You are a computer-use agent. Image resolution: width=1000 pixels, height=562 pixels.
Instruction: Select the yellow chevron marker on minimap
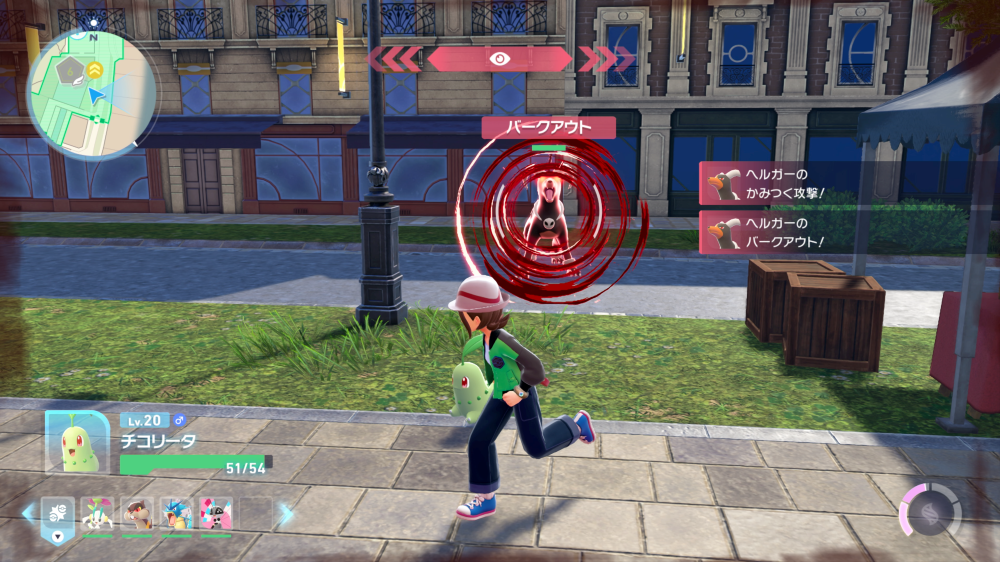[x=95, y=69]
